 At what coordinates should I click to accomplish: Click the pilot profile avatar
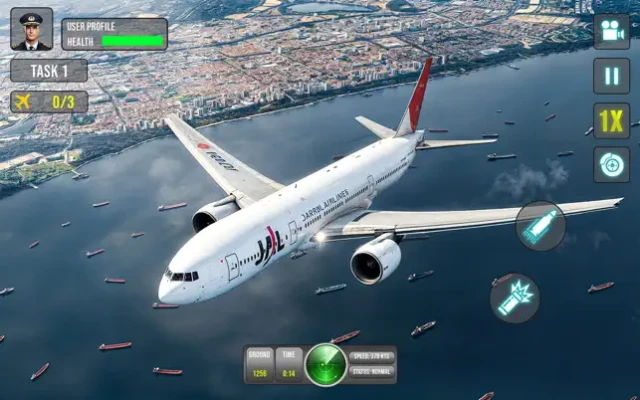tap(31, 29)
